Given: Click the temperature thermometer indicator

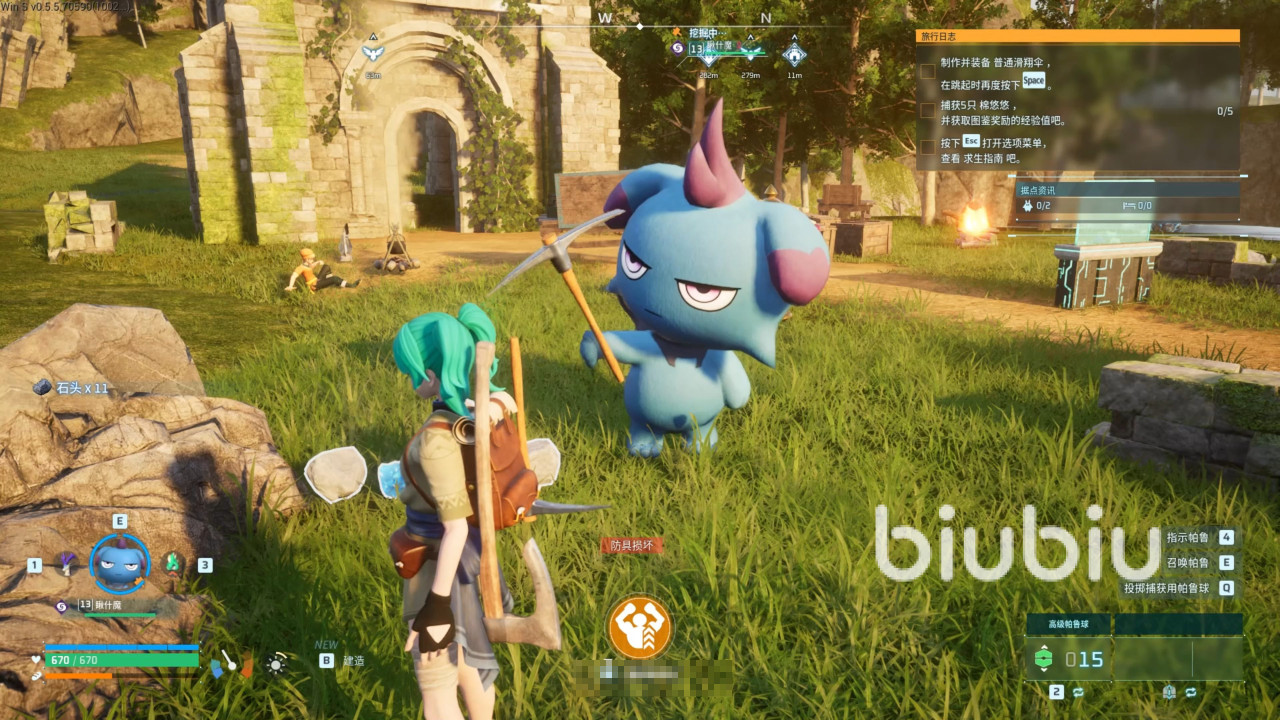Looking at the screenshot, I should click(x=230, y=661).
